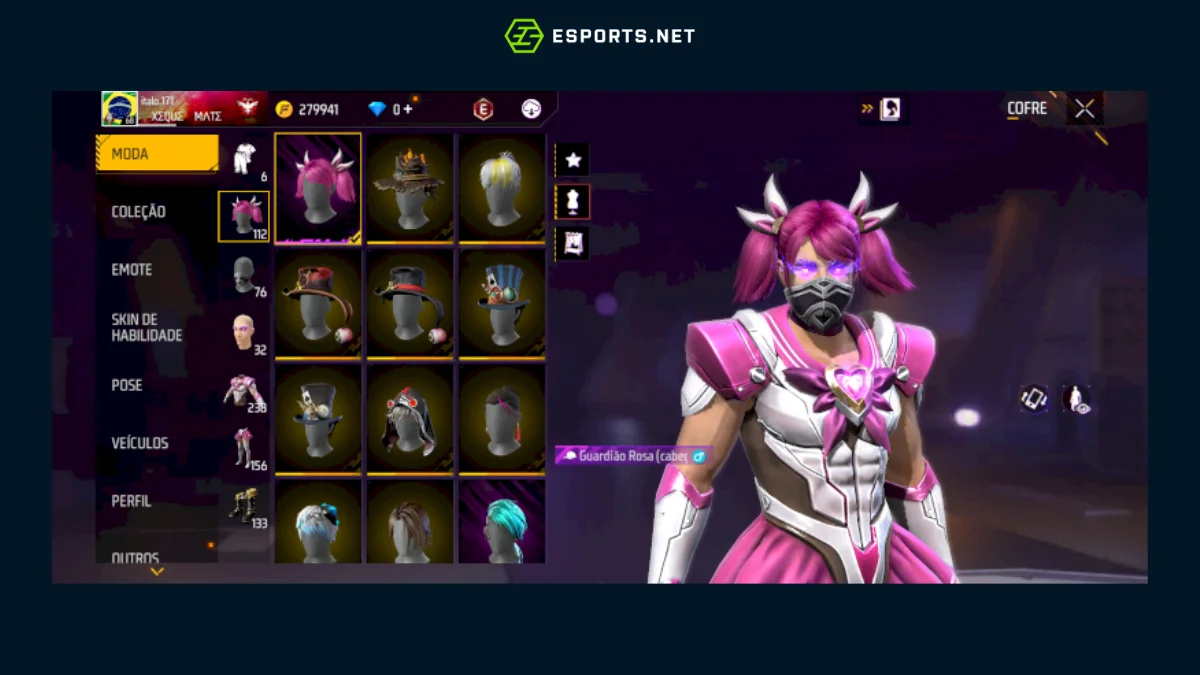This screenshot has width=1200, height=675.
Task: Show the black mask subcategory
Action: [x=244, y=274]
